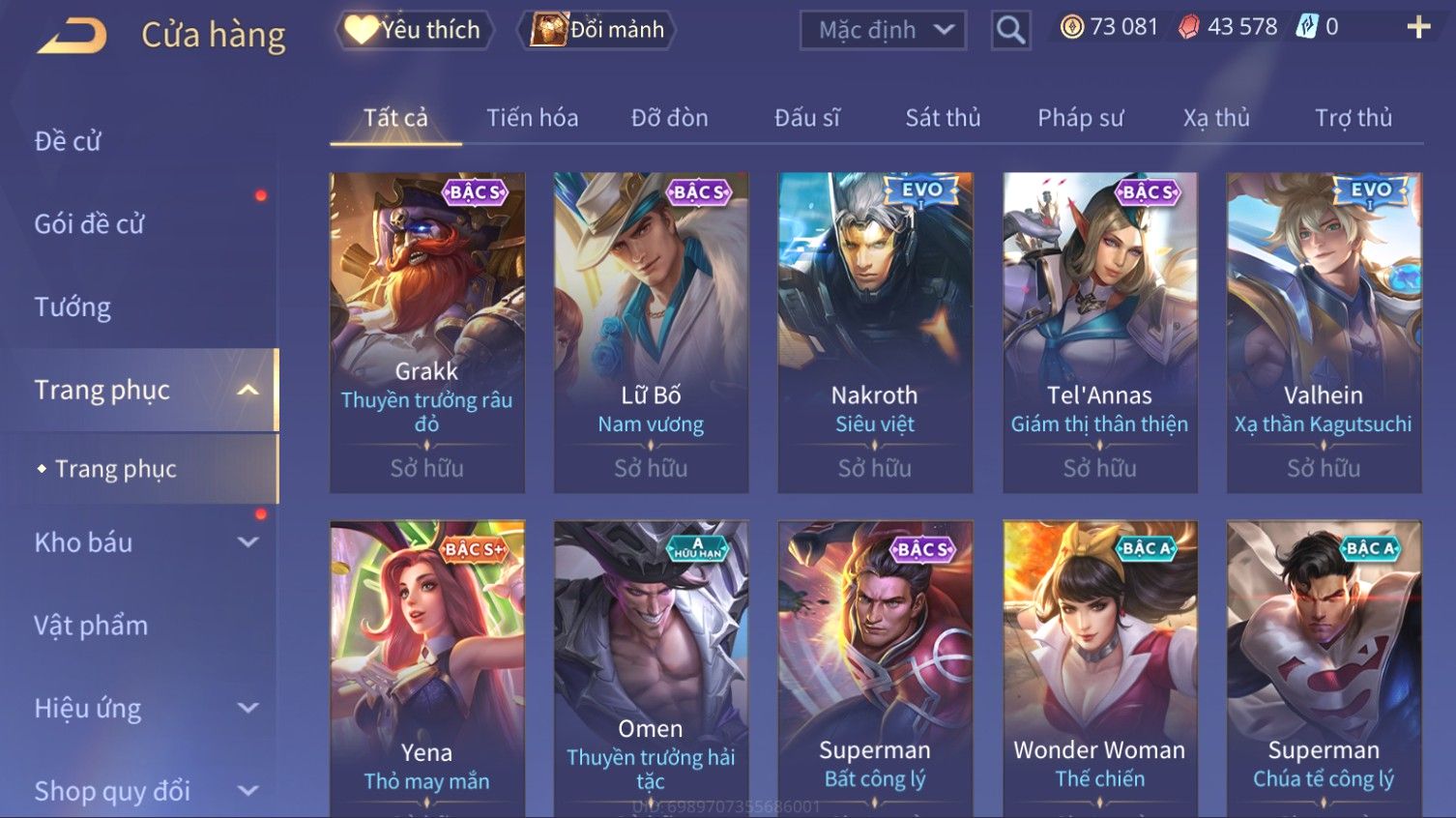The width and height of the screenshot is (1456, 818).
Task: Switch to the Tiến hóa tab
Action: click(x=532, y=118)
